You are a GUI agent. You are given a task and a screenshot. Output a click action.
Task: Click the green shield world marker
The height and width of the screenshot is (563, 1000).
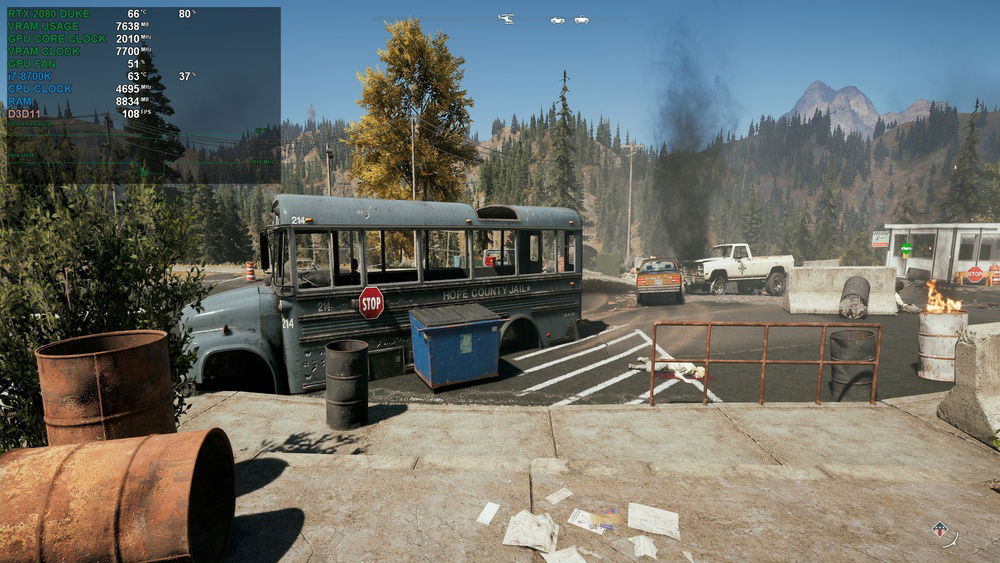tap(906, 248)
